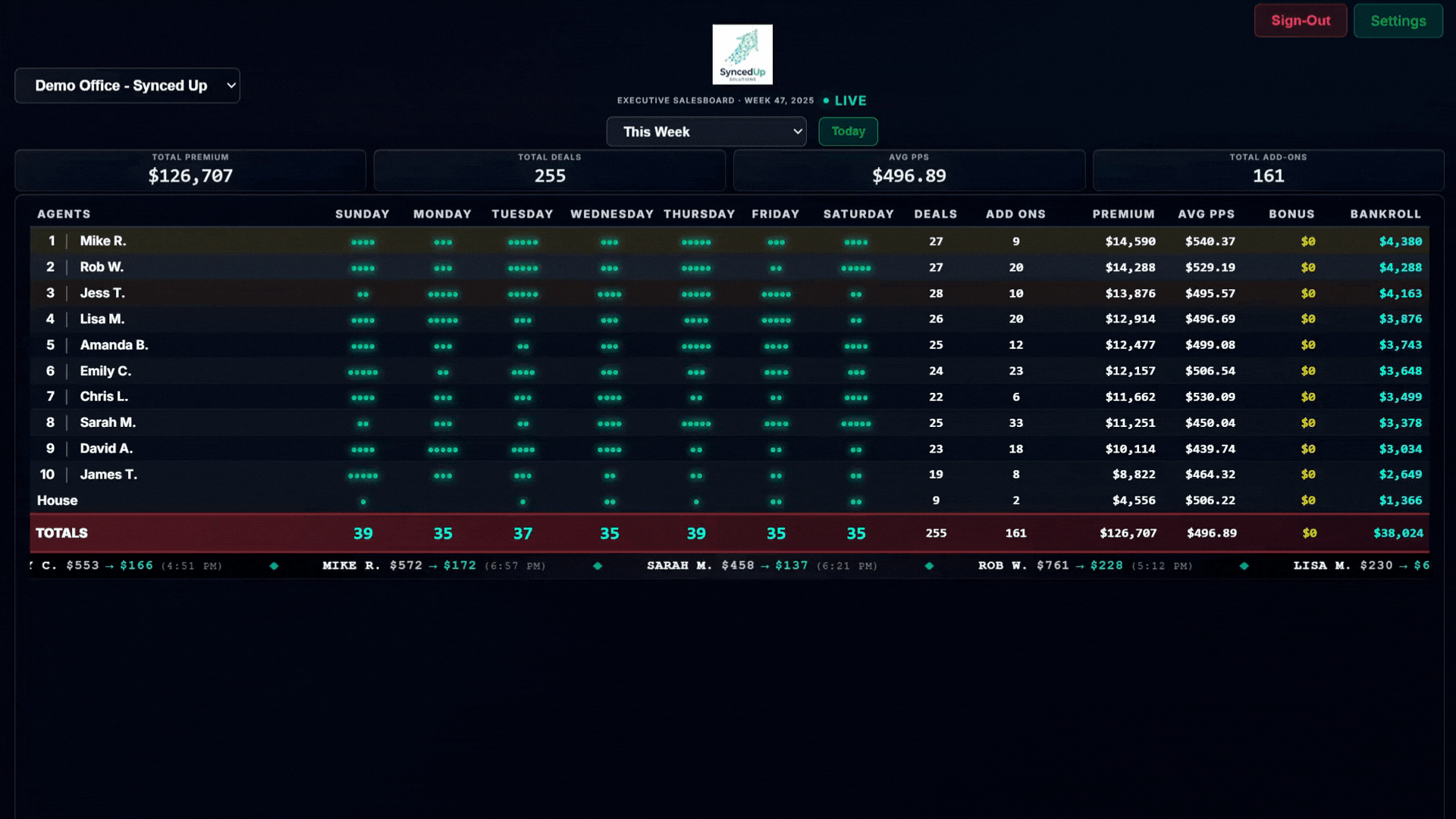Click the SyncedUp Solutions logo
The width and height of the screenshot is (1456, 819).
point(742,54)
